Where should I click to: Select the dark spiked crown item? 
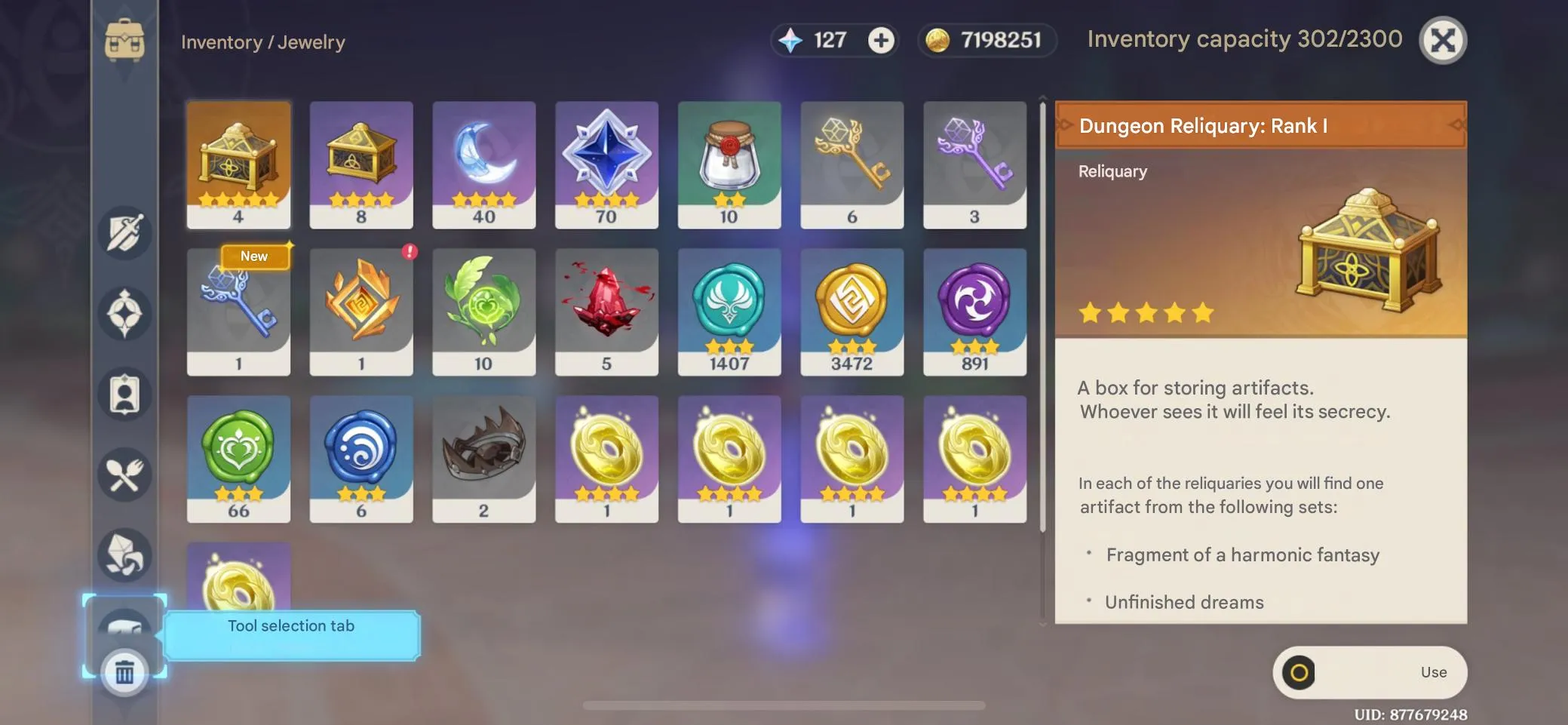tap(483, 459)
